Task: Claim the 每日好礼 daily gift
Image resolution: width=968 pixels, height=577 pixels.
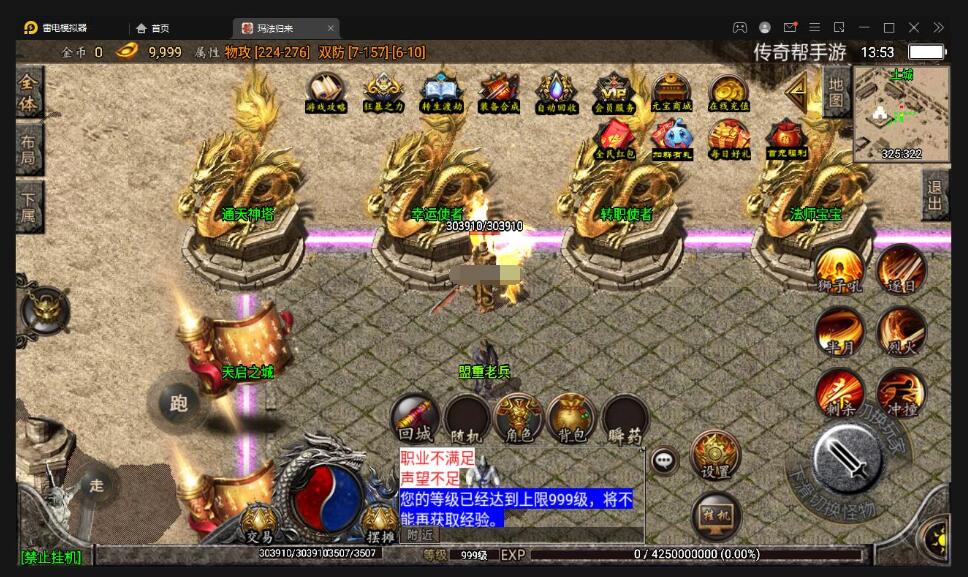Action: [x=729, y=139]
